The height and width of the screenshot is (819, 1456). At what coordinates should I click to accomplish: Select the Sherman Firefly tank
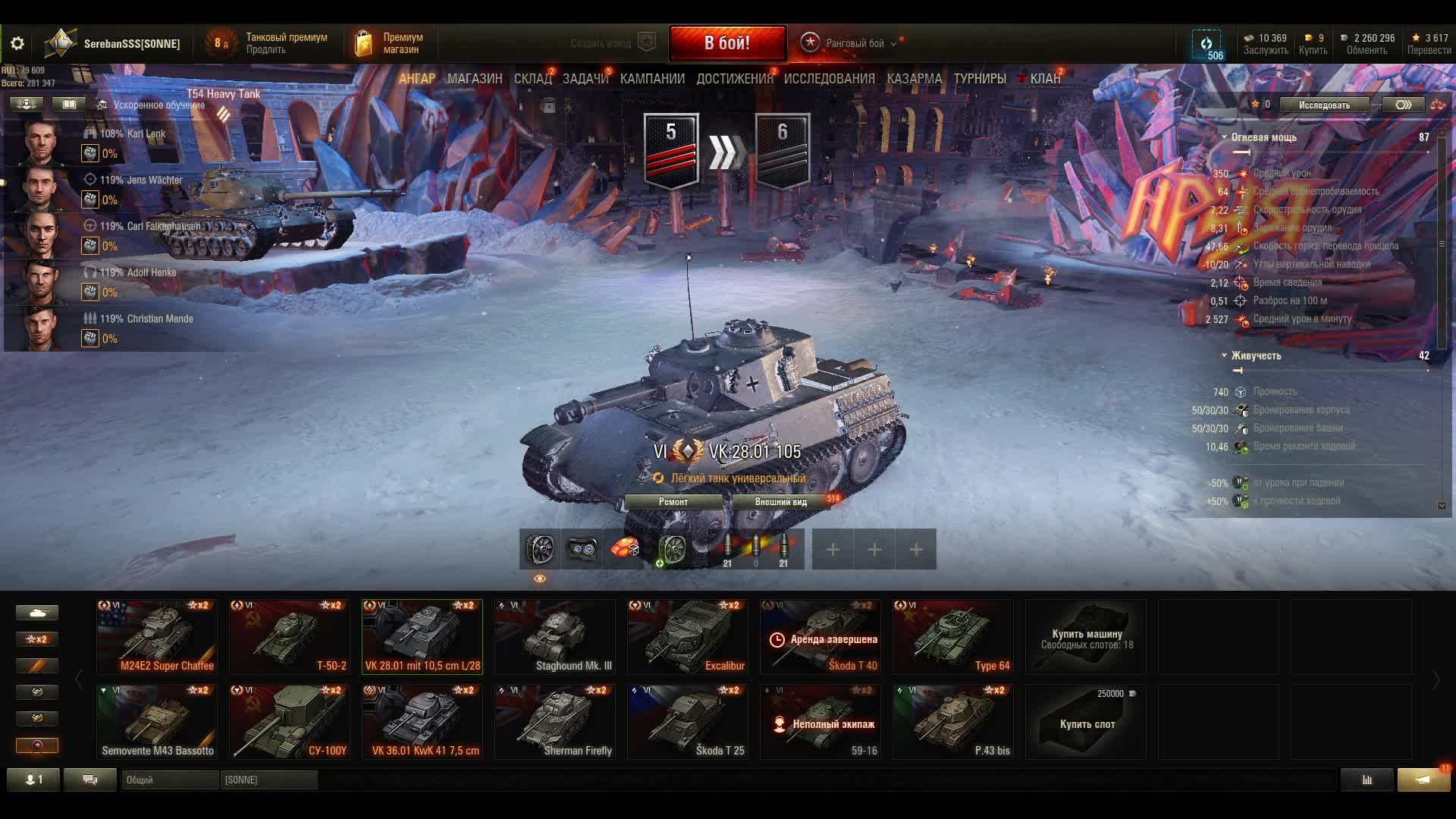point(554,722)
